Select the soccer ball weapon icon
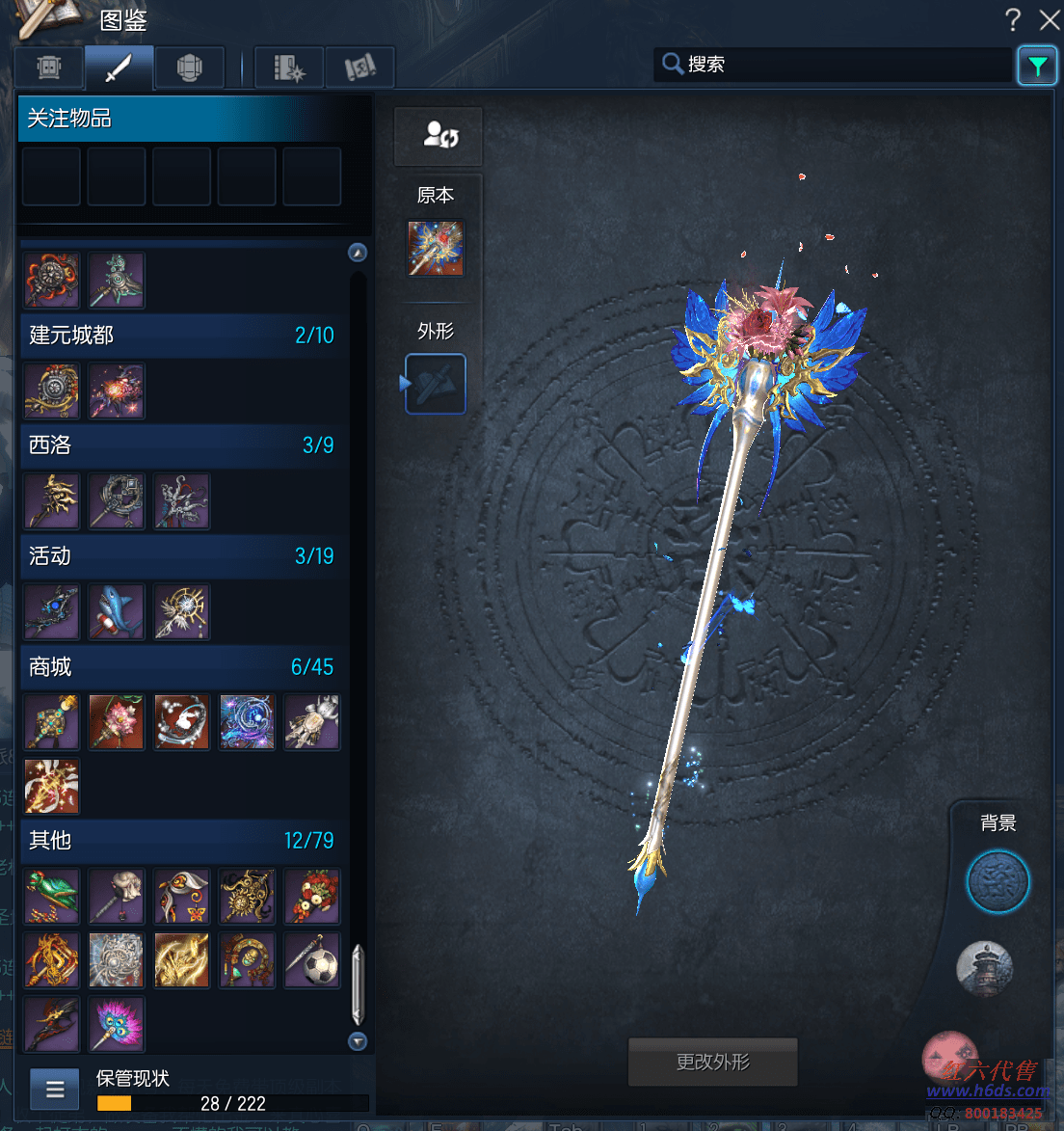This screenshot has width=1064, height=1131. [x=312, y=960]
